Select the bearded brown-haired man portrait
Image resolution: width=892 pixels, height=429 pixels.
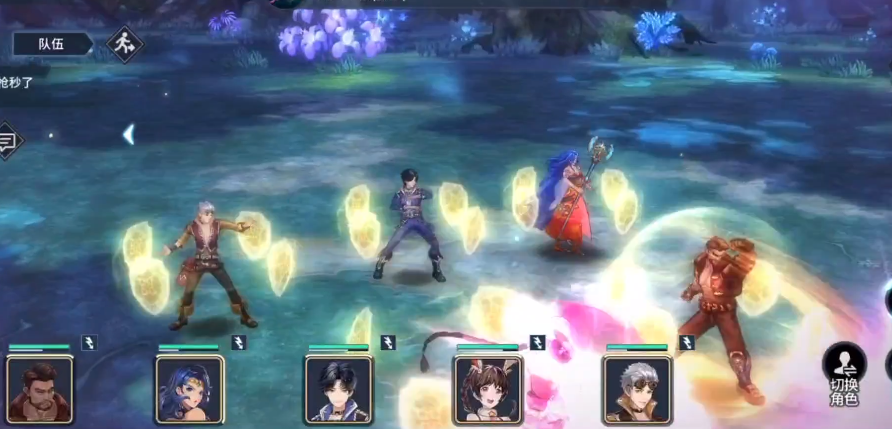click(40, 390)
